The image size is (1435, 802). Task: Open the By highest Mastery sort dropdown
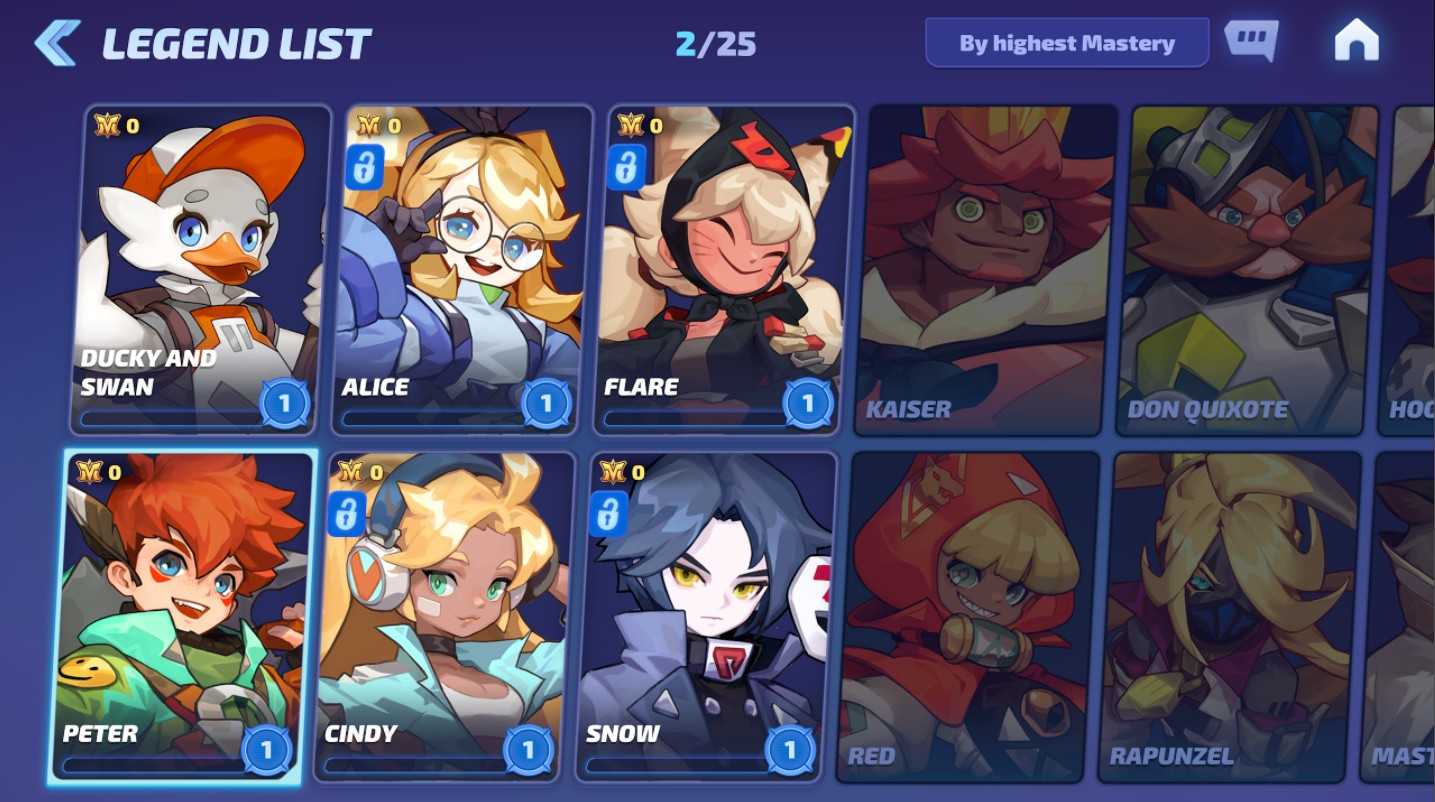click(1066, 43)
